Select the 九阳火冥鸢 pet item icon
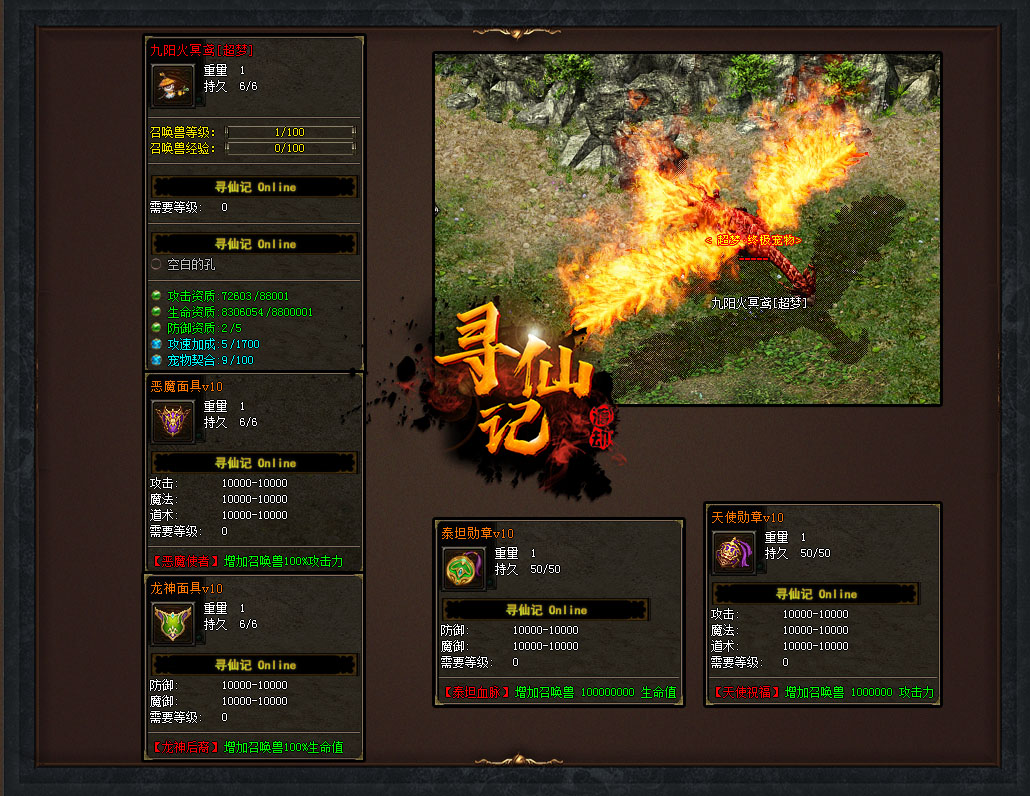The width and height of the screenshot is (1030, 796). tap(172, 85)
